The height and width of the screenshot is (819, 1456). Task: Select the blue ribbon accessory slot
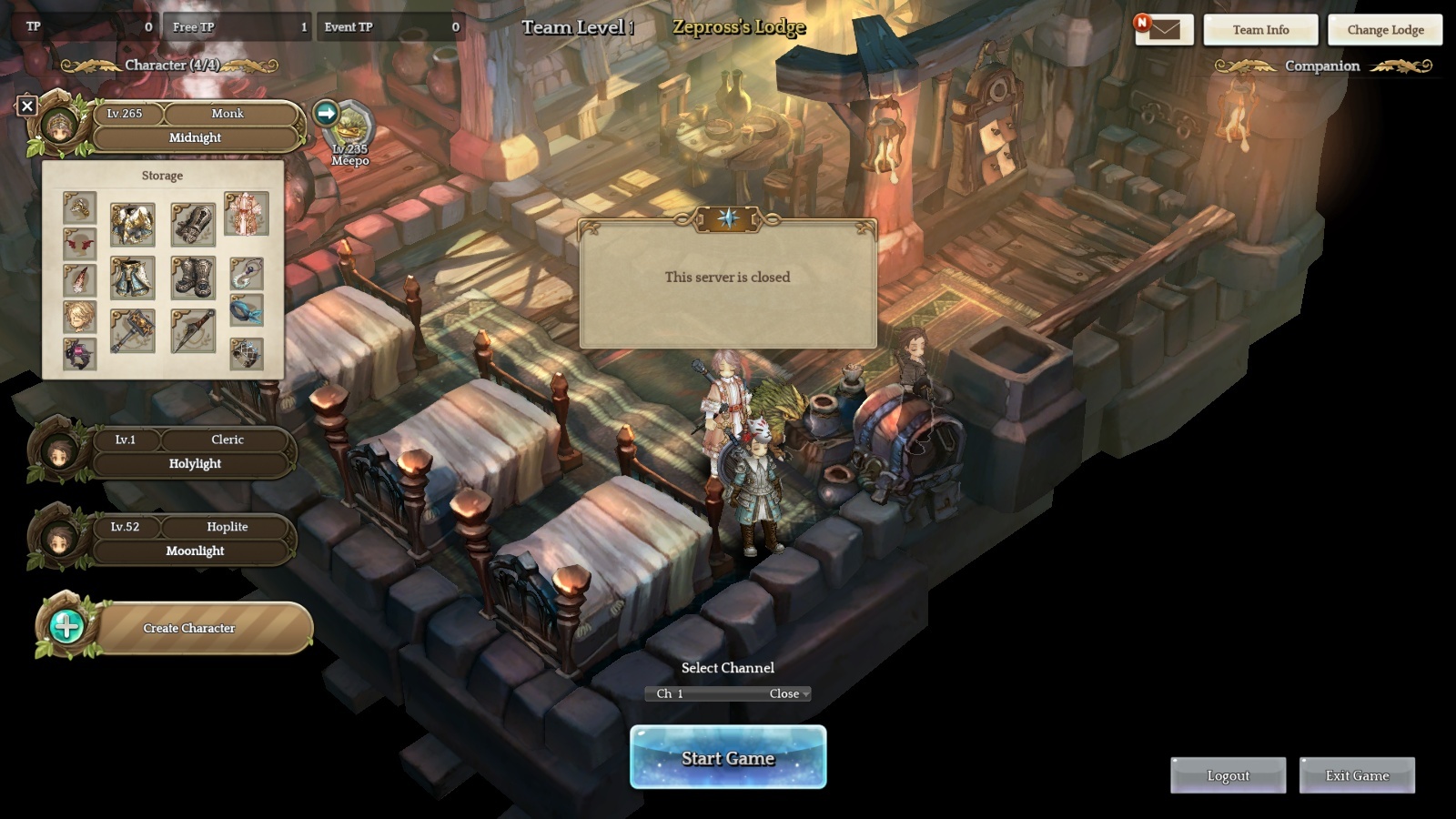click(x=247, y=311)
